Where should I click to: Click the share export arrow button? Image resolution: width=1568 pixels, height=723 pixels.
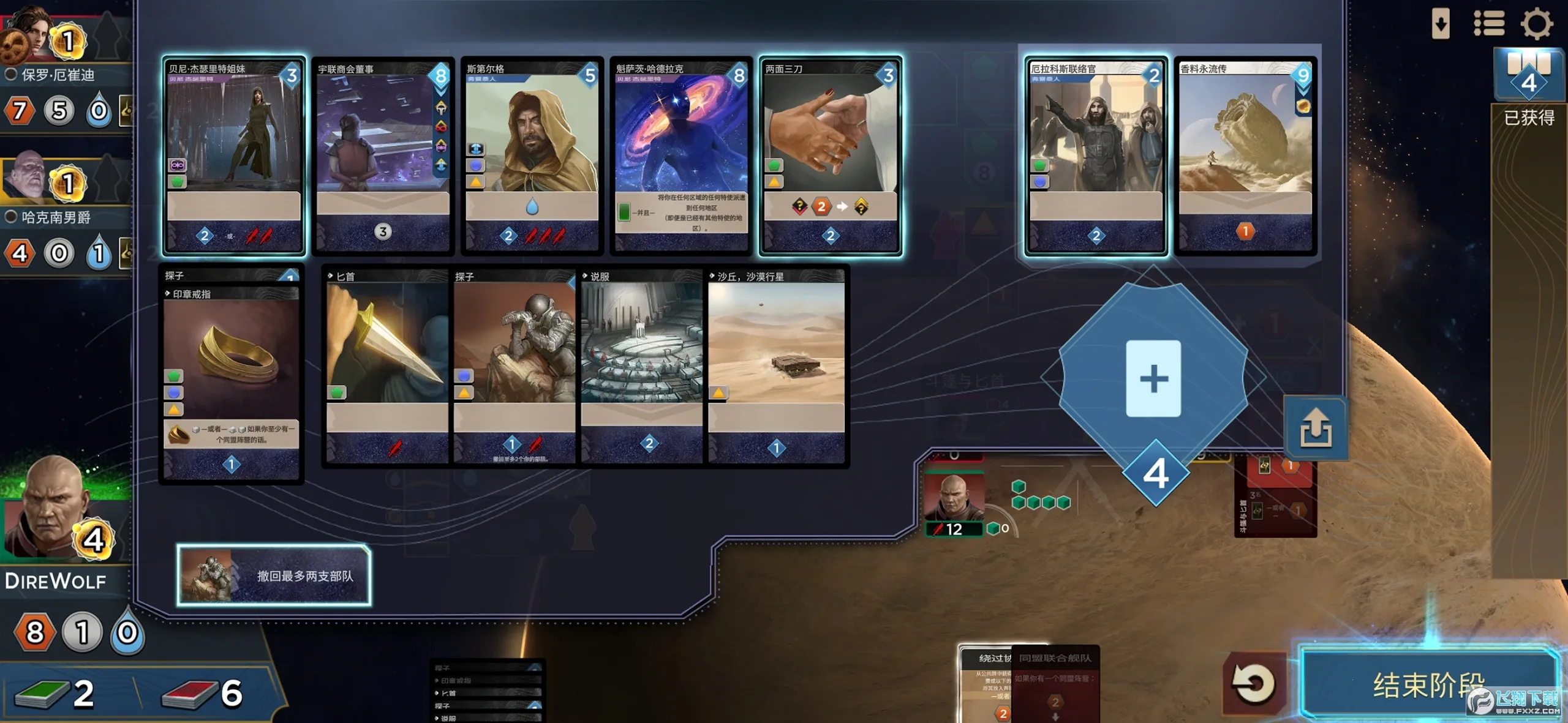click(1316, 428)
